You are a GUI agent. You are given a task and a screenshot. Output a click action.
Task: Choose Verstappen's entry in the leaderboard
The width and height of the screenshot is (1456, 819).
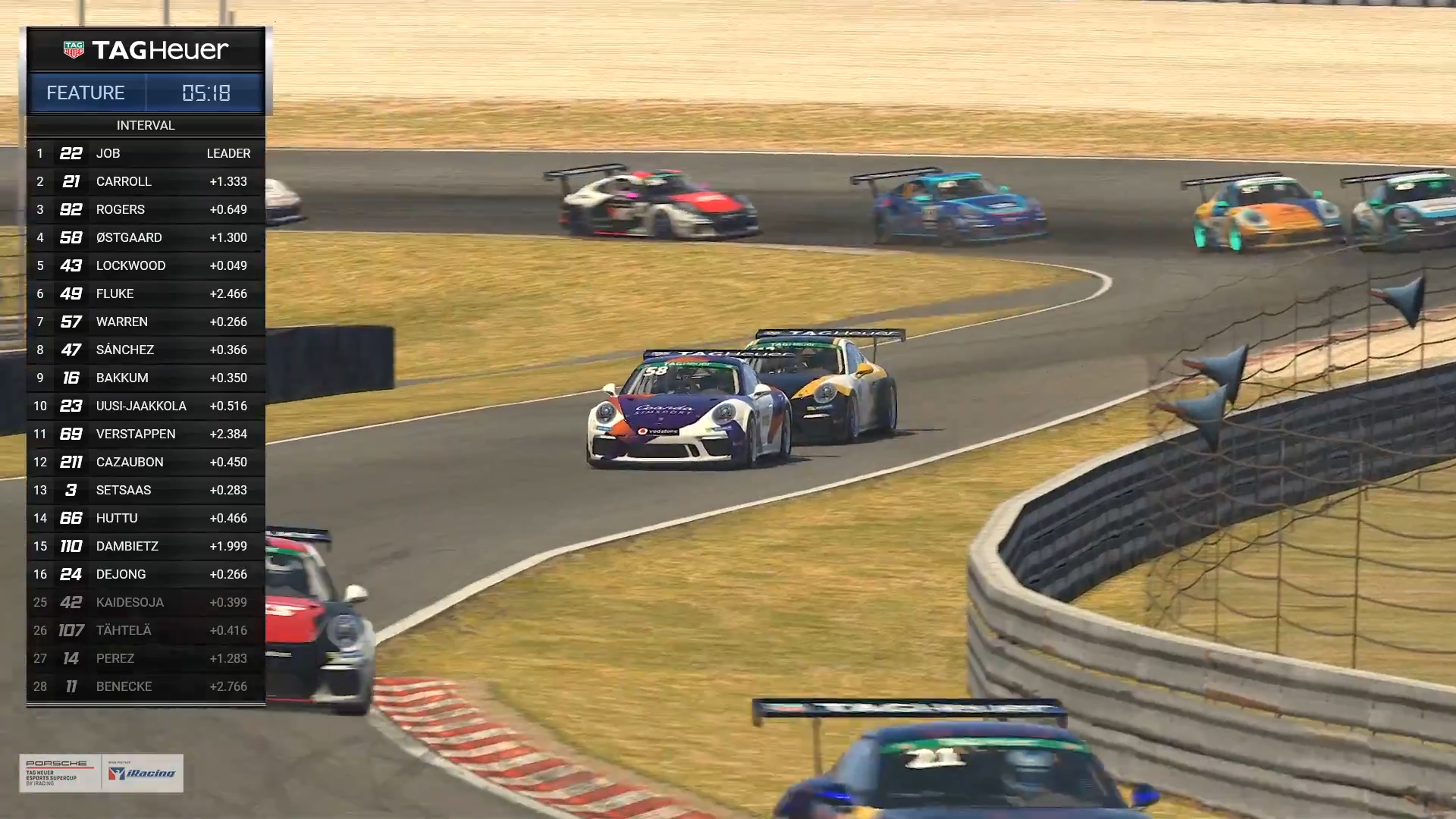(146, 434)
